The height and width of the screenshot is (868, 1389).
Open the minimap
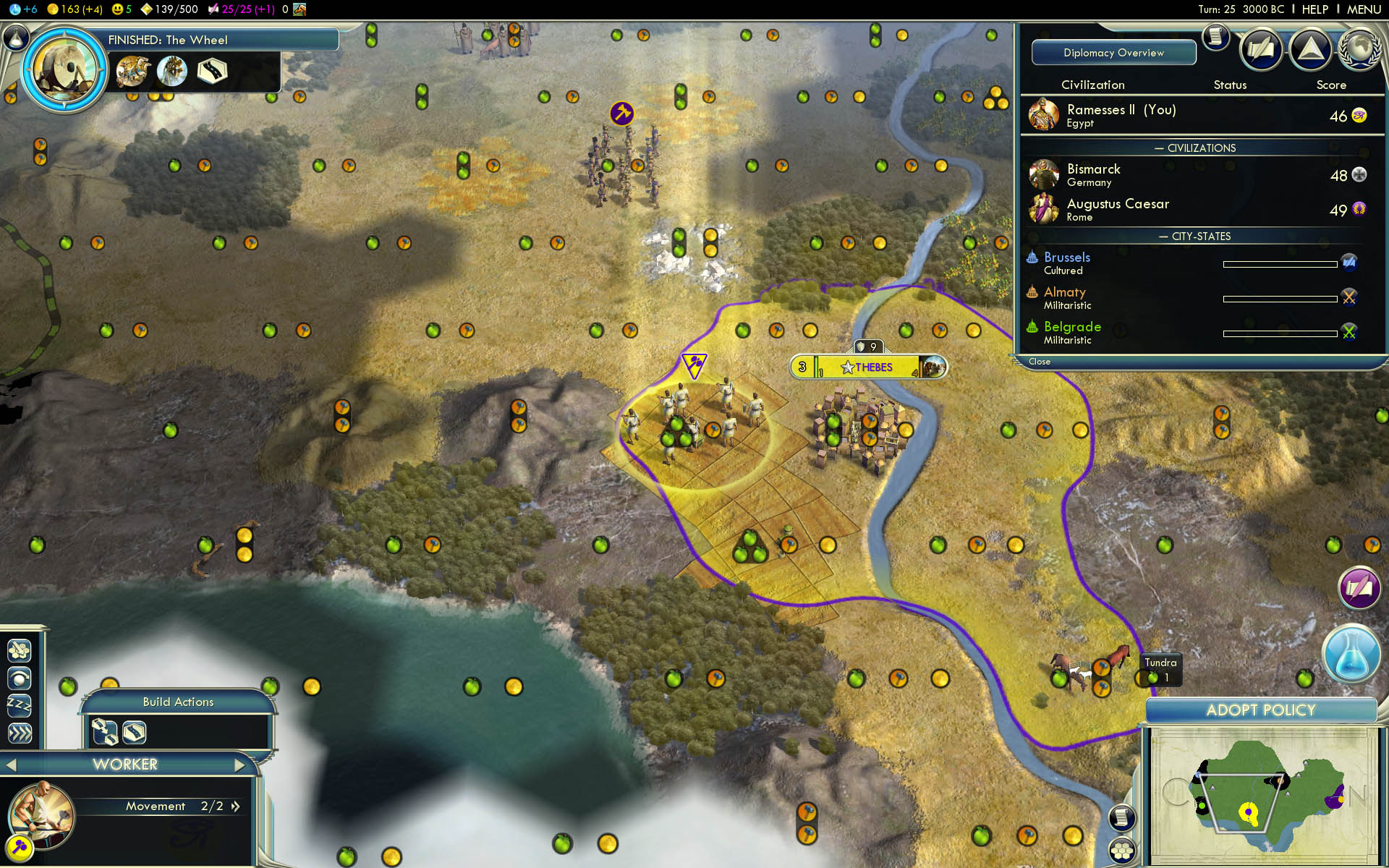coord(1262,794)
